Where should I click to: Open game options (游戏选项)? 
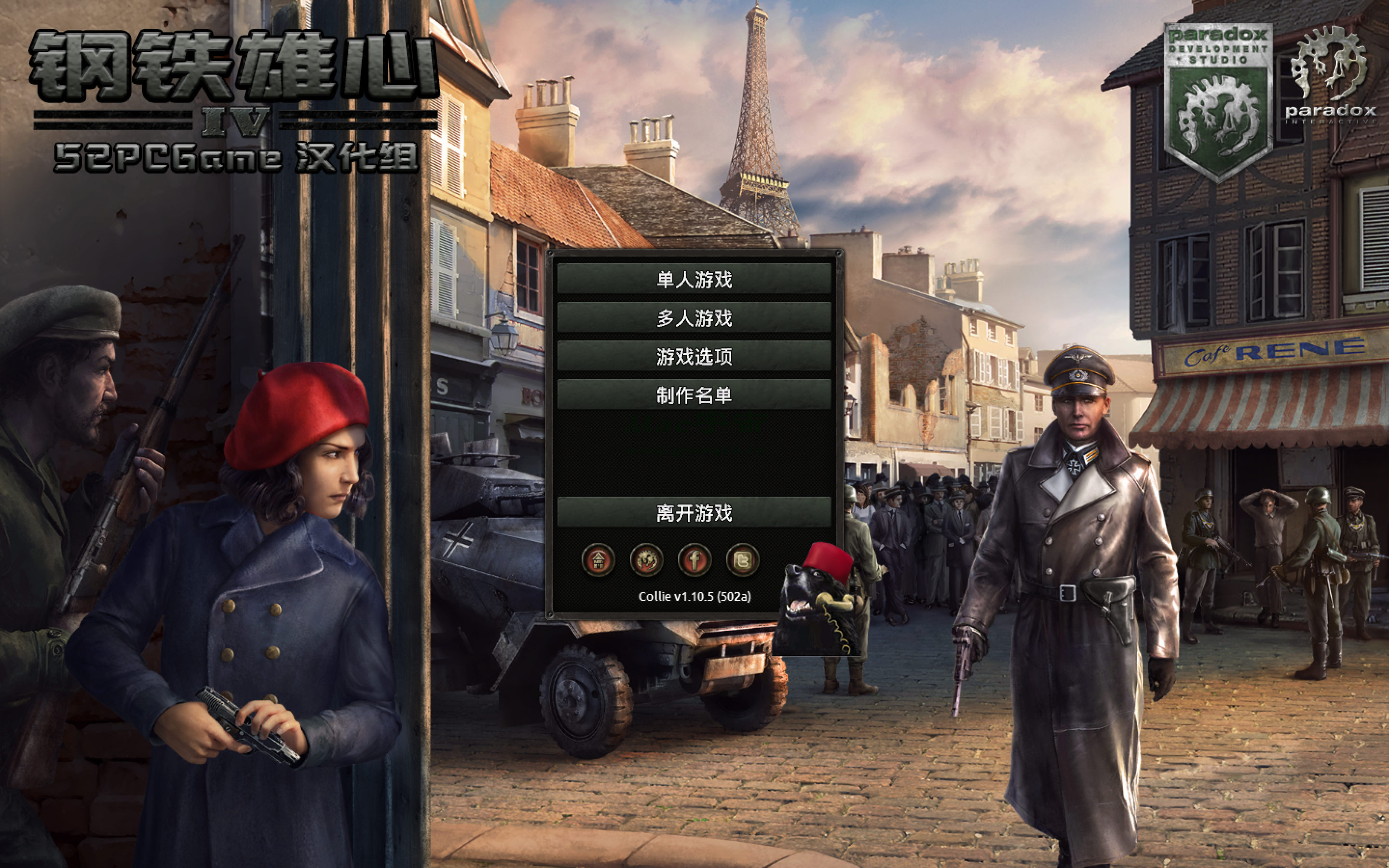694,356
